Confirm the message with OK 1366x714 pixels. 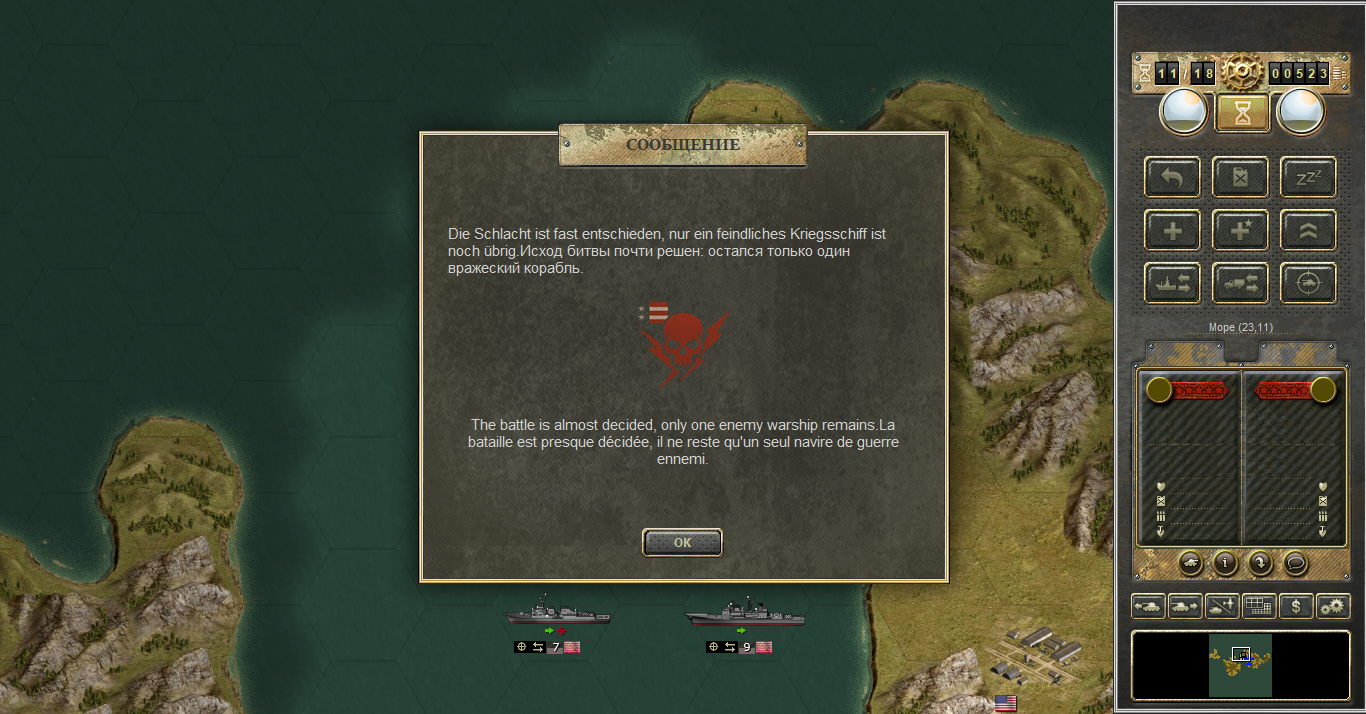682,542
